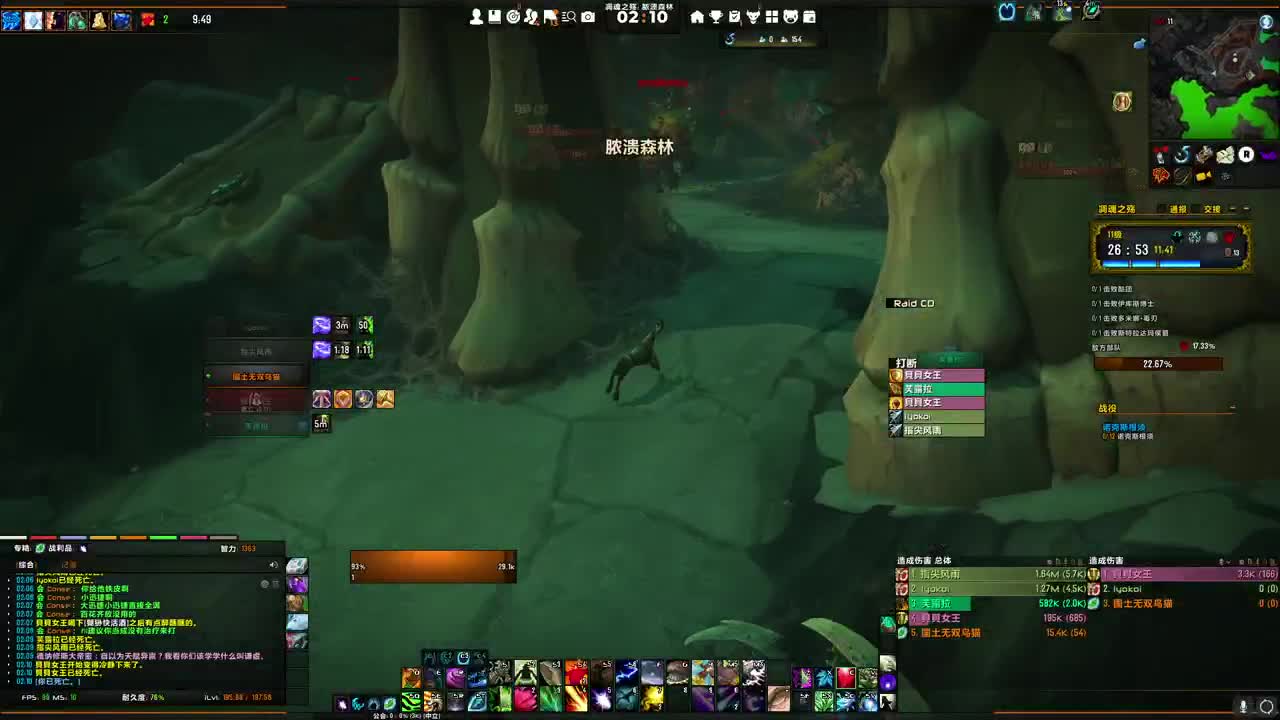Open achievements via the trophy icon
The image size is (1280, 720).
pyautogui.click(x=716, y=17)
